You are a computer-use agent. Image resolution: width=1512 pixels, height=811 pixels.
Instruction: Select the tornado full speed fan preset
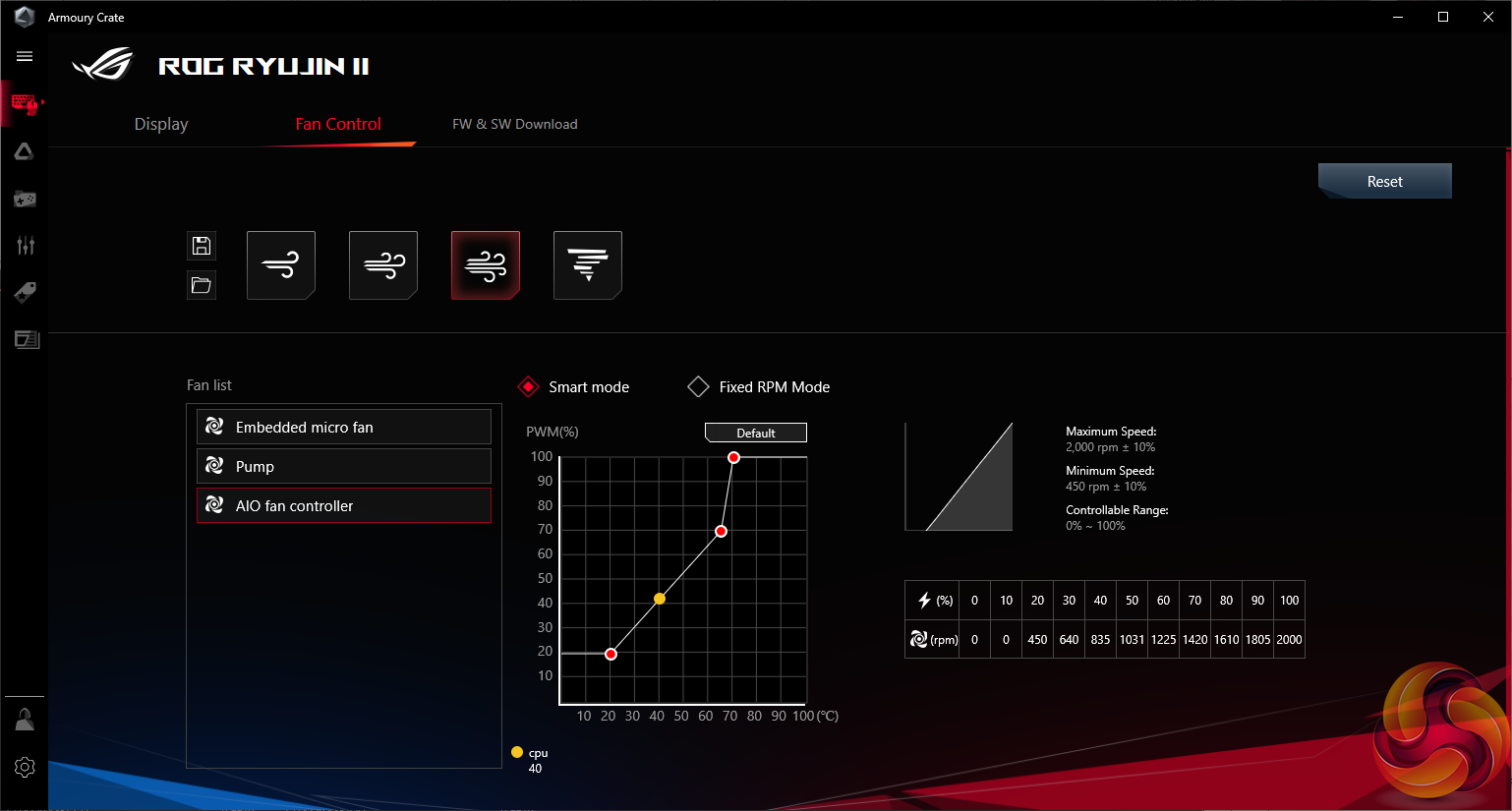(588, 265)
